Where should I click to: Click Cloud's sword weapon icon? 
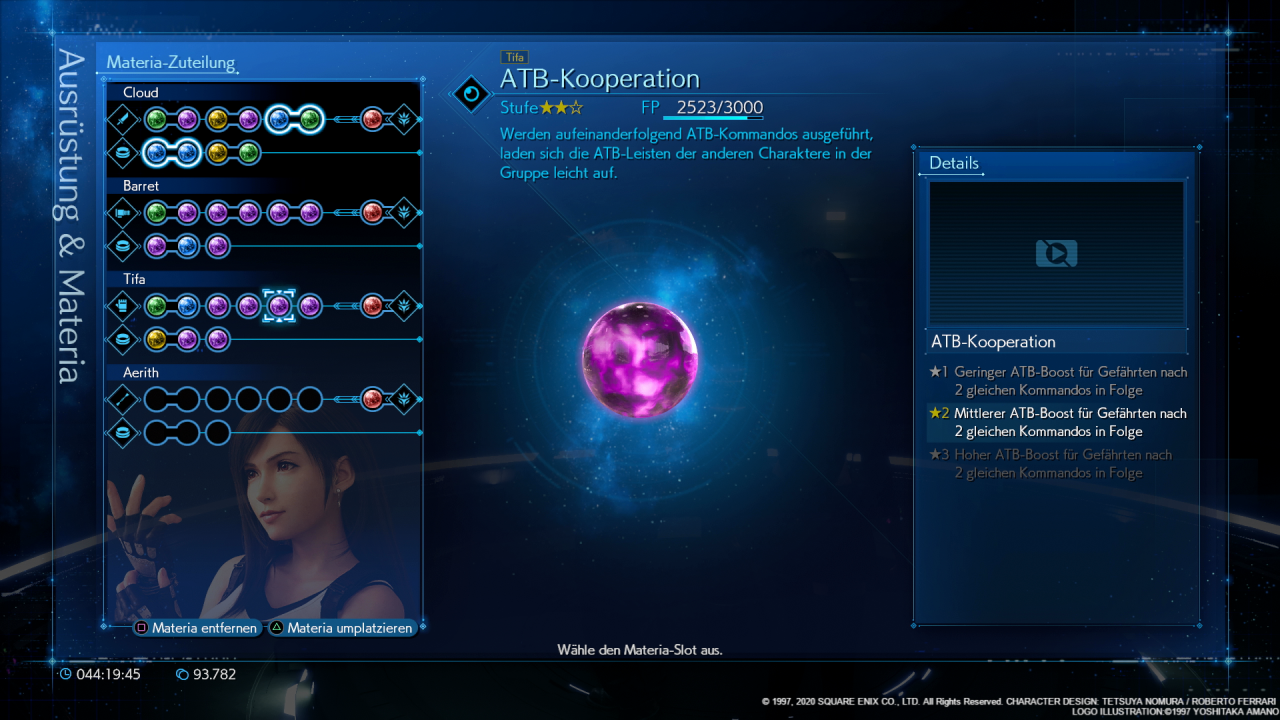tap(123, 120)
